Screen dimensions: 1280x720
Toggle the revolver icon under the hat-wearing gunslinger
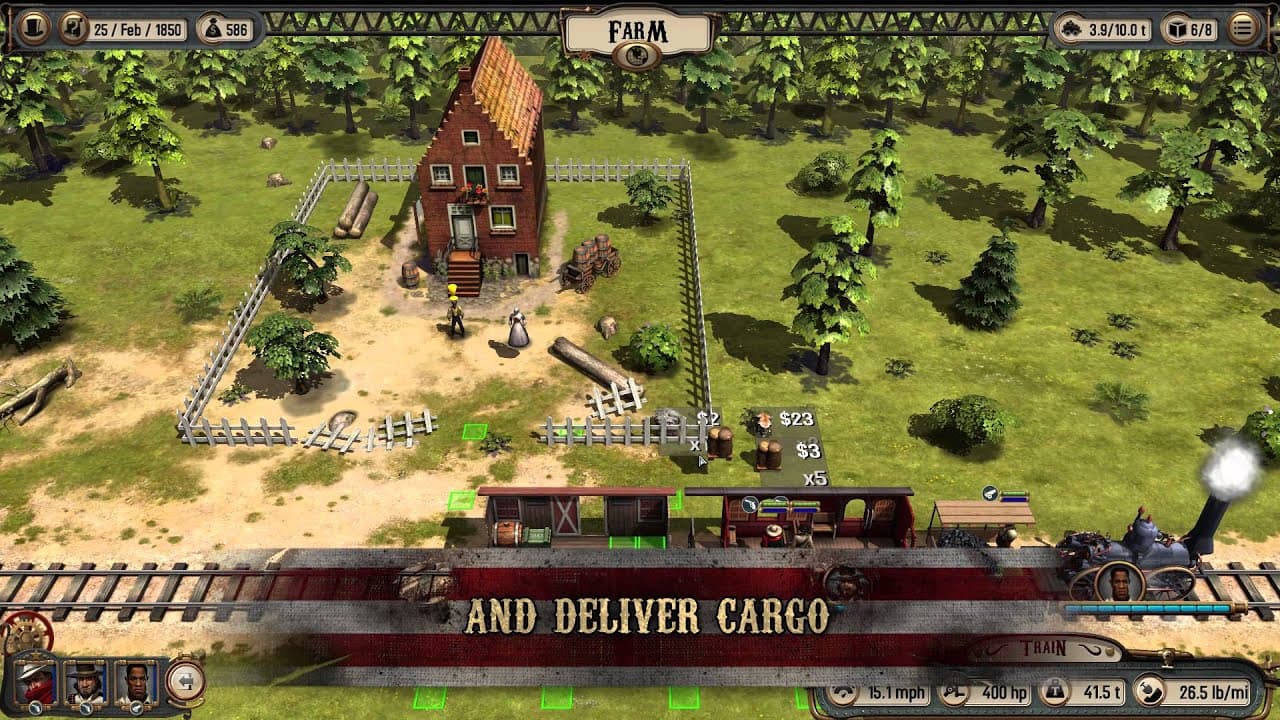(85, 708)
